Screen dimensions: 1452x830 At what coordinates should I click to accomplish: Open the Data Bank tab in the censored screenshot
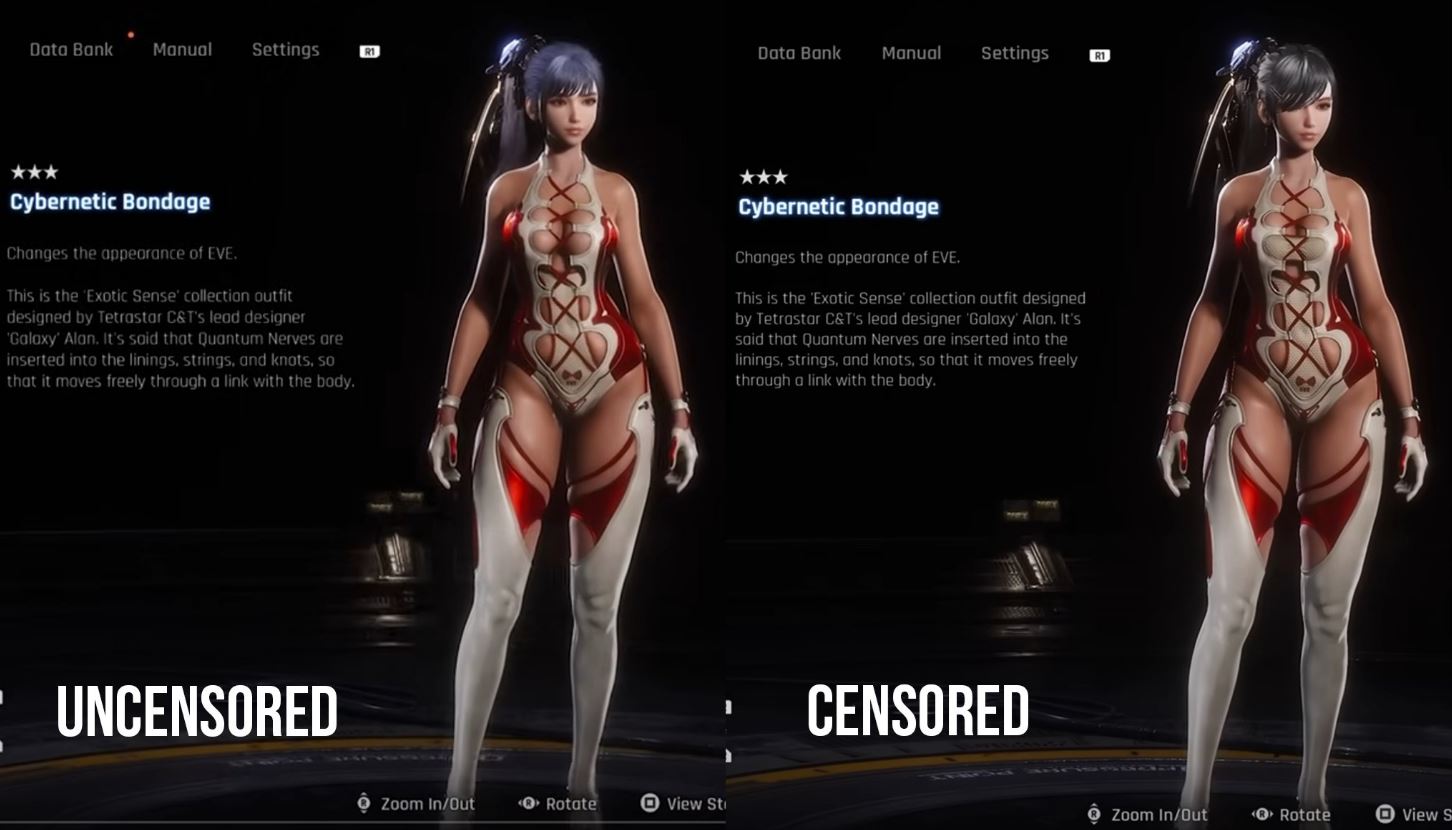pyautogui.click(x=799, y=53)
